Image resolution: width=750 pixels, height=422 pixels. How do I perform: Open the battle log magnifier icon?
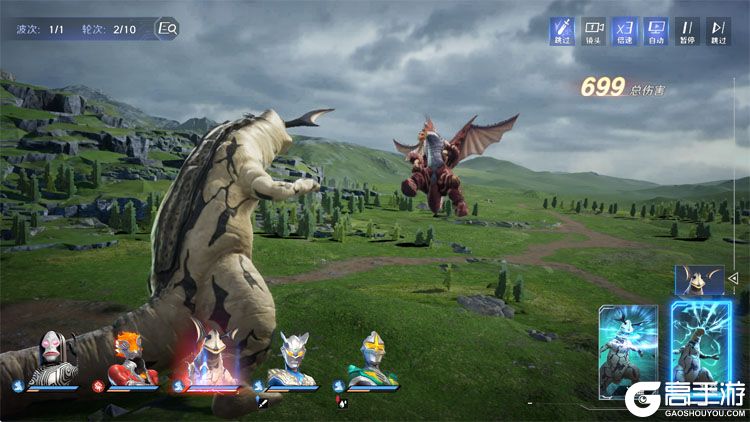tap(167, 29)
